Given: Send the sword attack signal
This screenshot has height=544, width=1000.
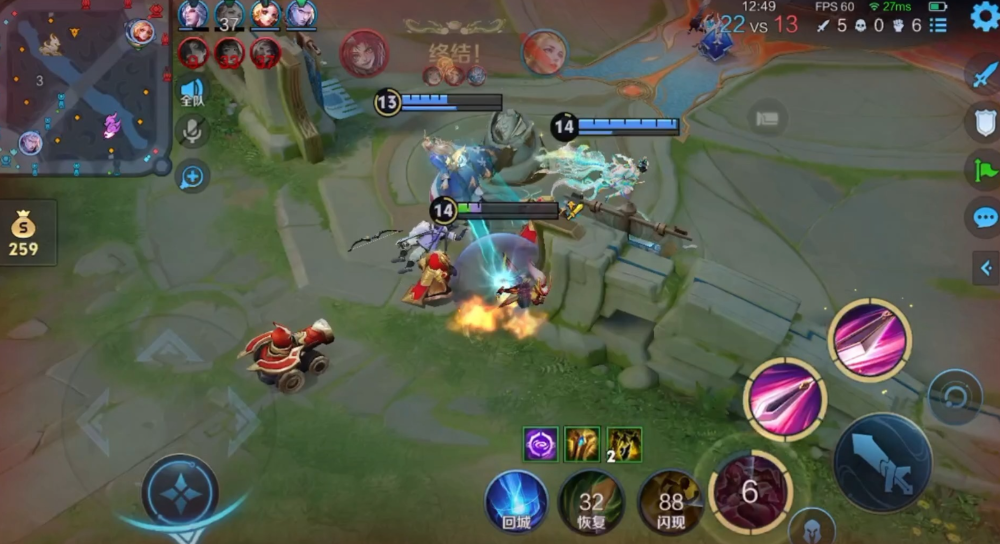Looking at the screenshot, I should 983,74.
